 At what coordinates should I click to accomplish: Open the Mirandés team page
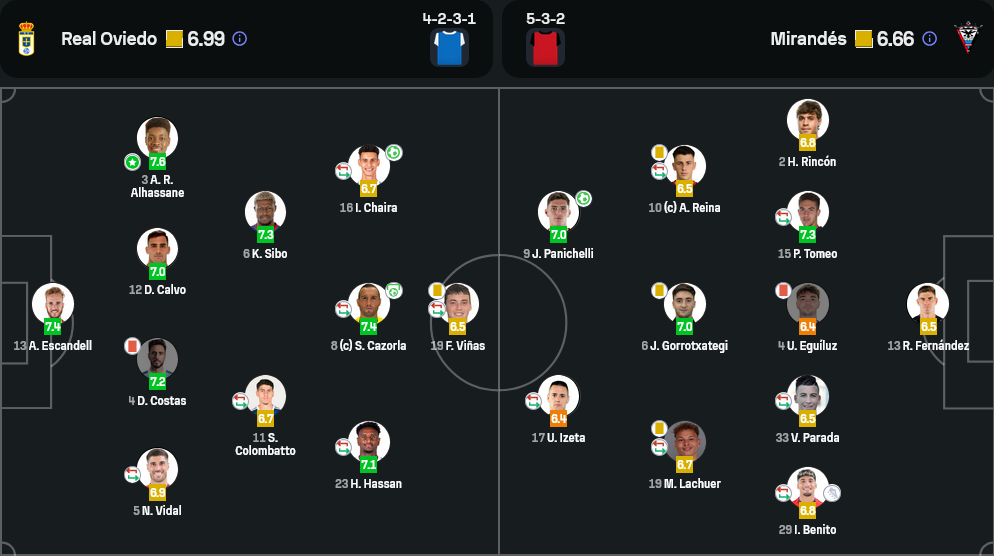[x=808, y=39]
